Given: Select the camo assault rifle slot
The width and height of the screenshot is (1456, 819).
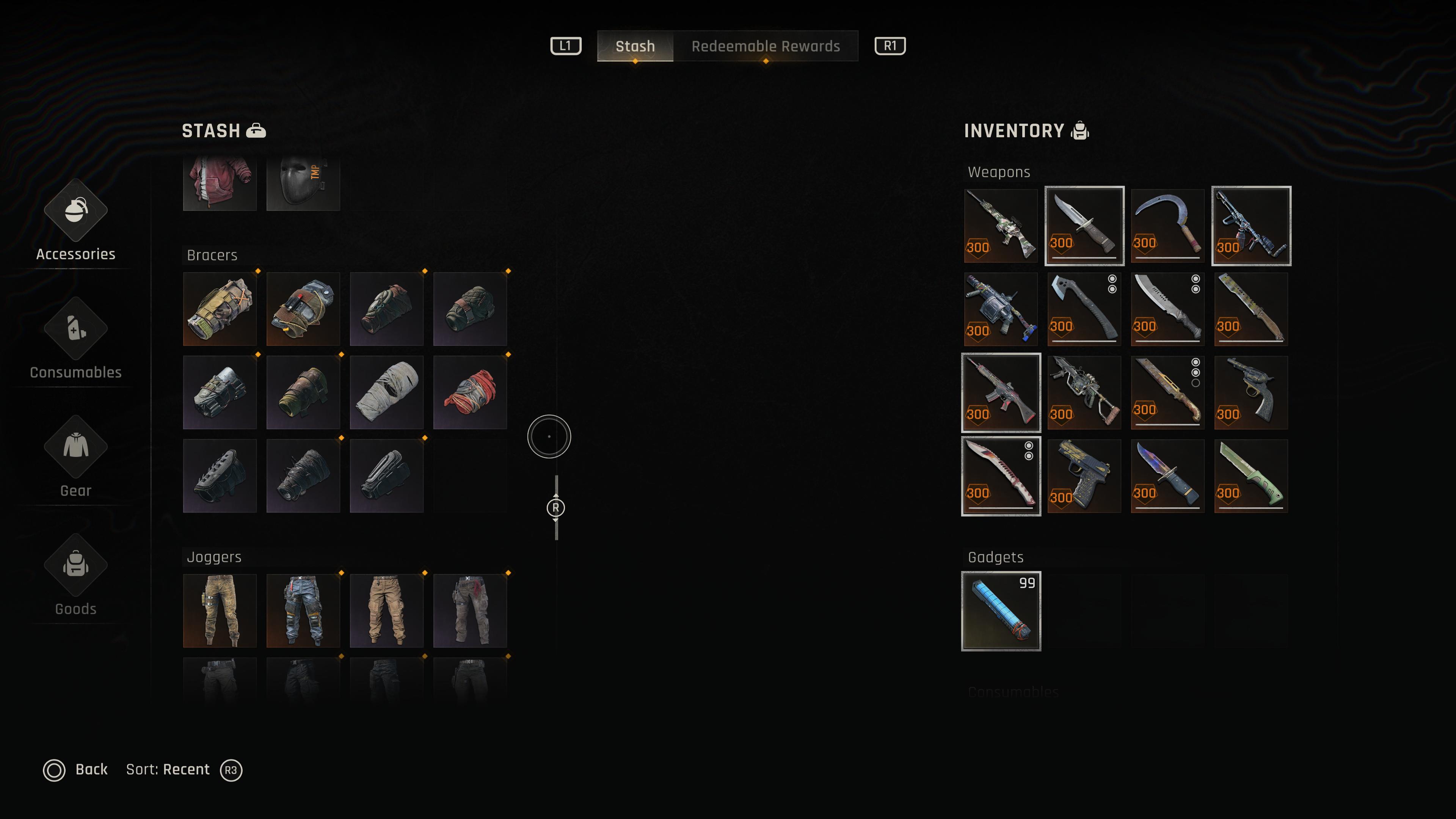Looking at the screenshot, I should 1001,226.
